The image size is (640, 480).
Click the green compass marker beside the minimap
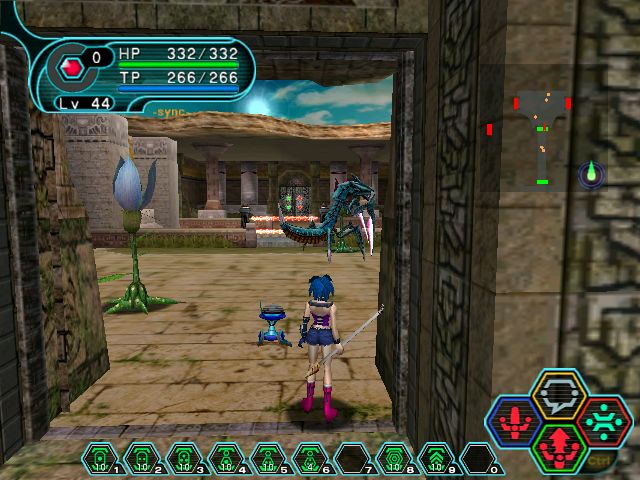click(591, 174)
